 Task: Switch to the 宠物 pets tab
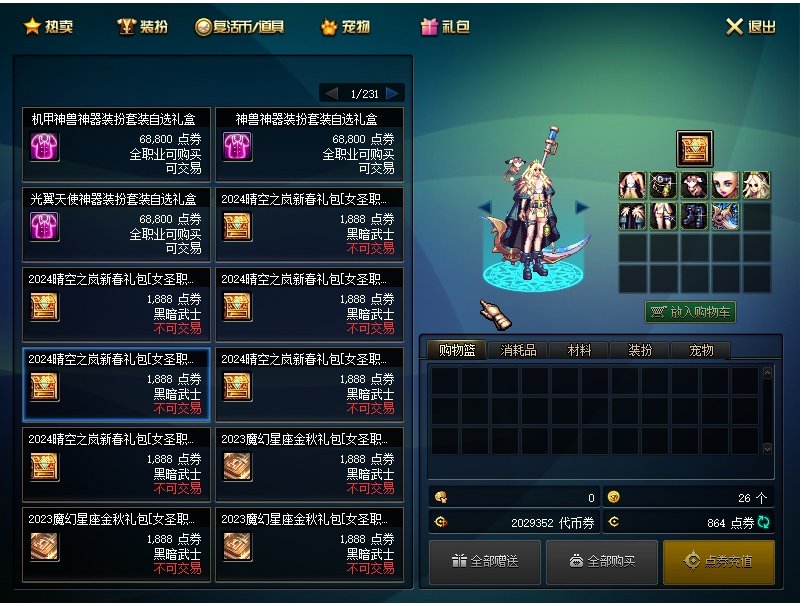point(345,27)
